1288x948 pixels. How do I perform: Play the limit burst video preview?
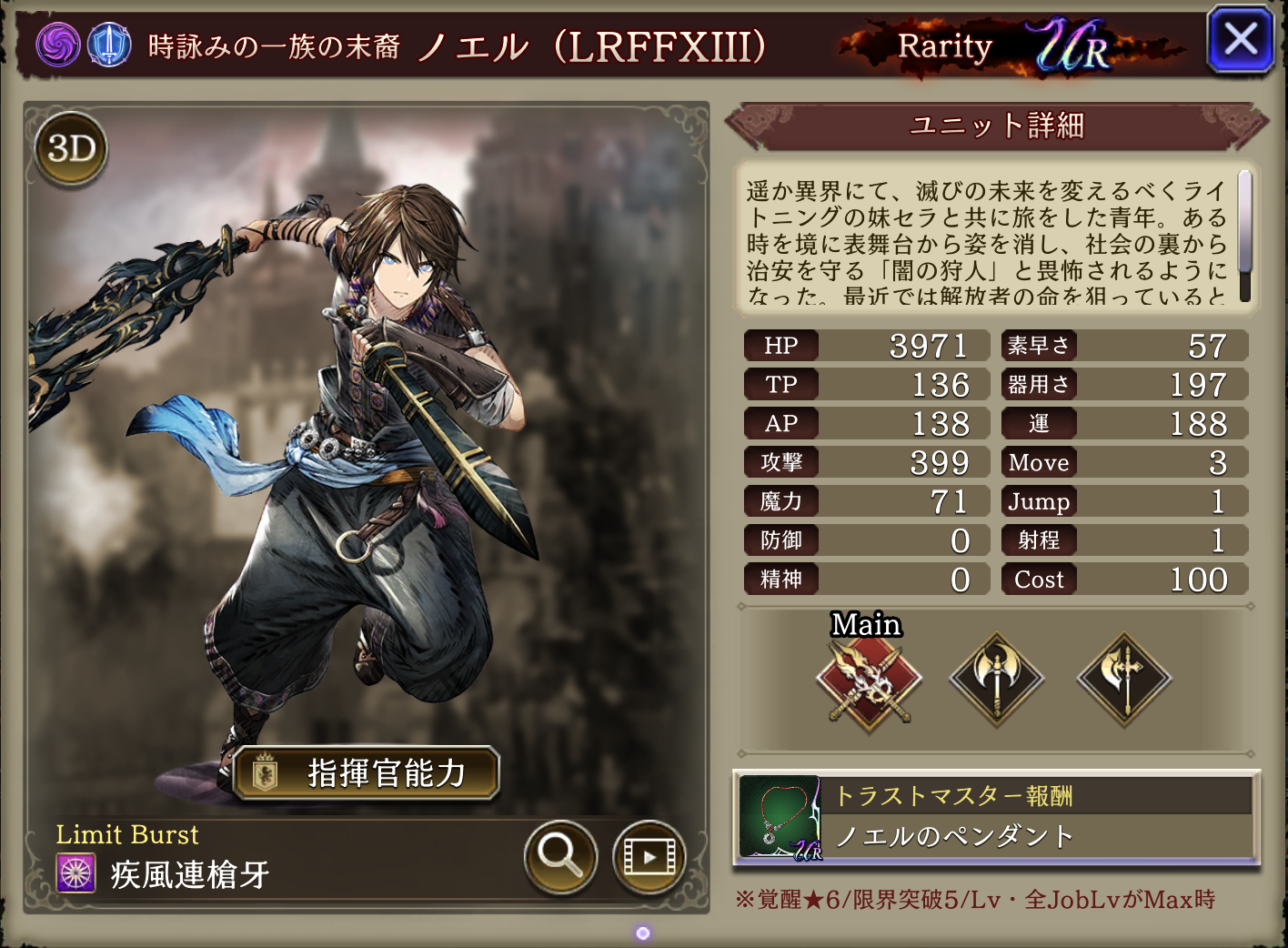tap(649, 856)
